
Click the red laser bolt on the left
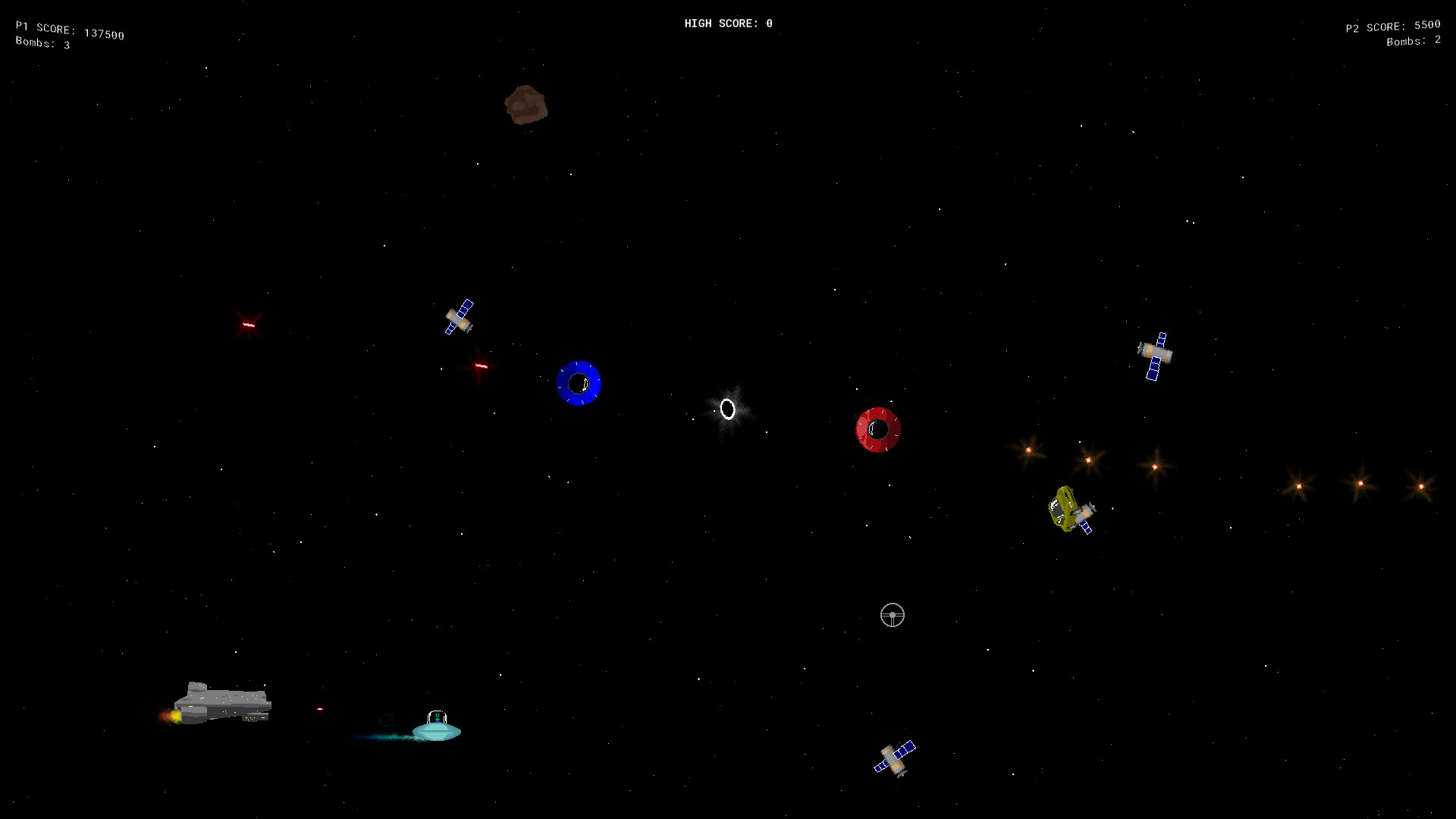point(247,325)
